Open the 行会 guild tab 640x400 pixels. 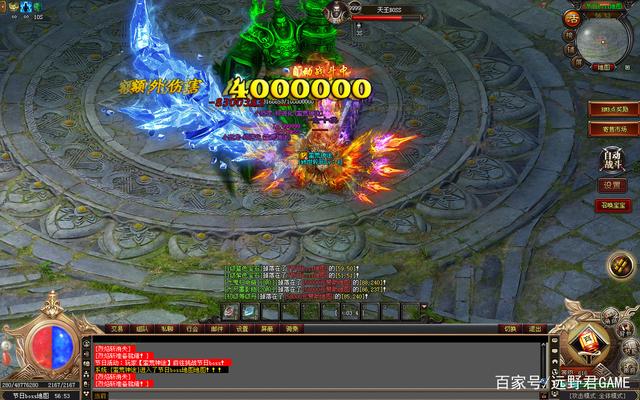[x=192, y=328]
